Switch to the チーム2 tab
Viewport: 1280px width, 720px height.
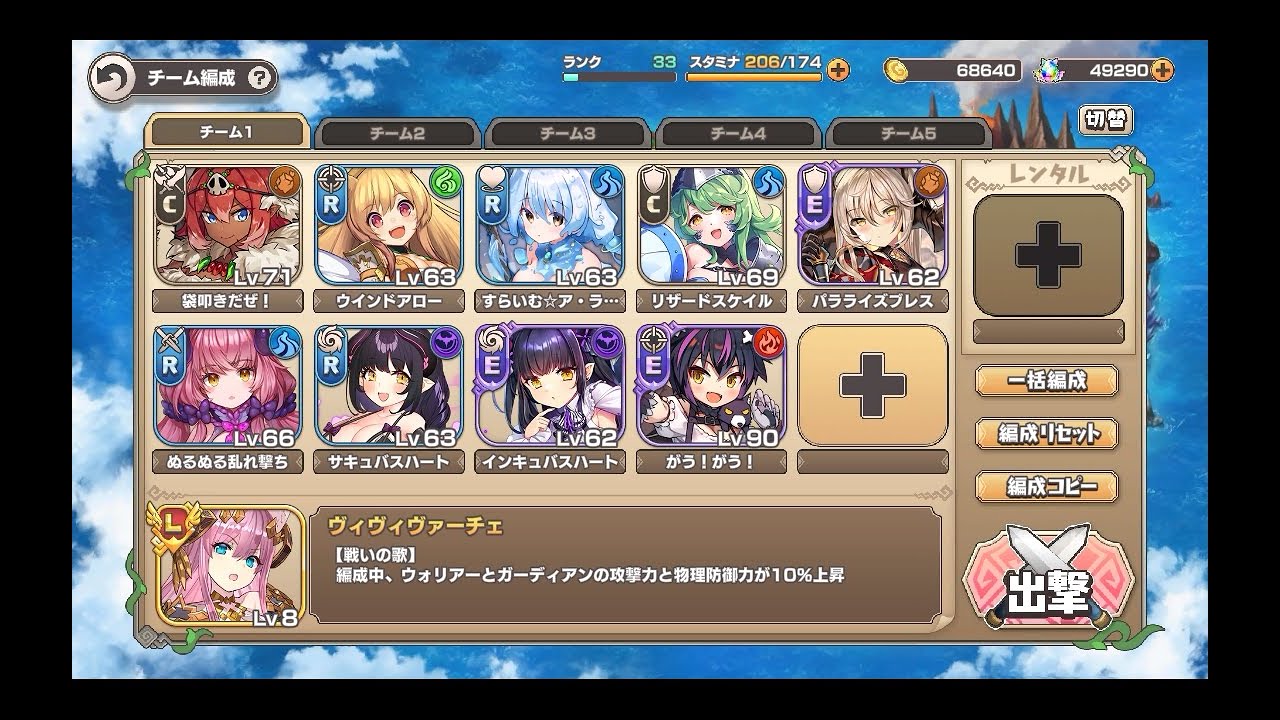pos(397,134)
